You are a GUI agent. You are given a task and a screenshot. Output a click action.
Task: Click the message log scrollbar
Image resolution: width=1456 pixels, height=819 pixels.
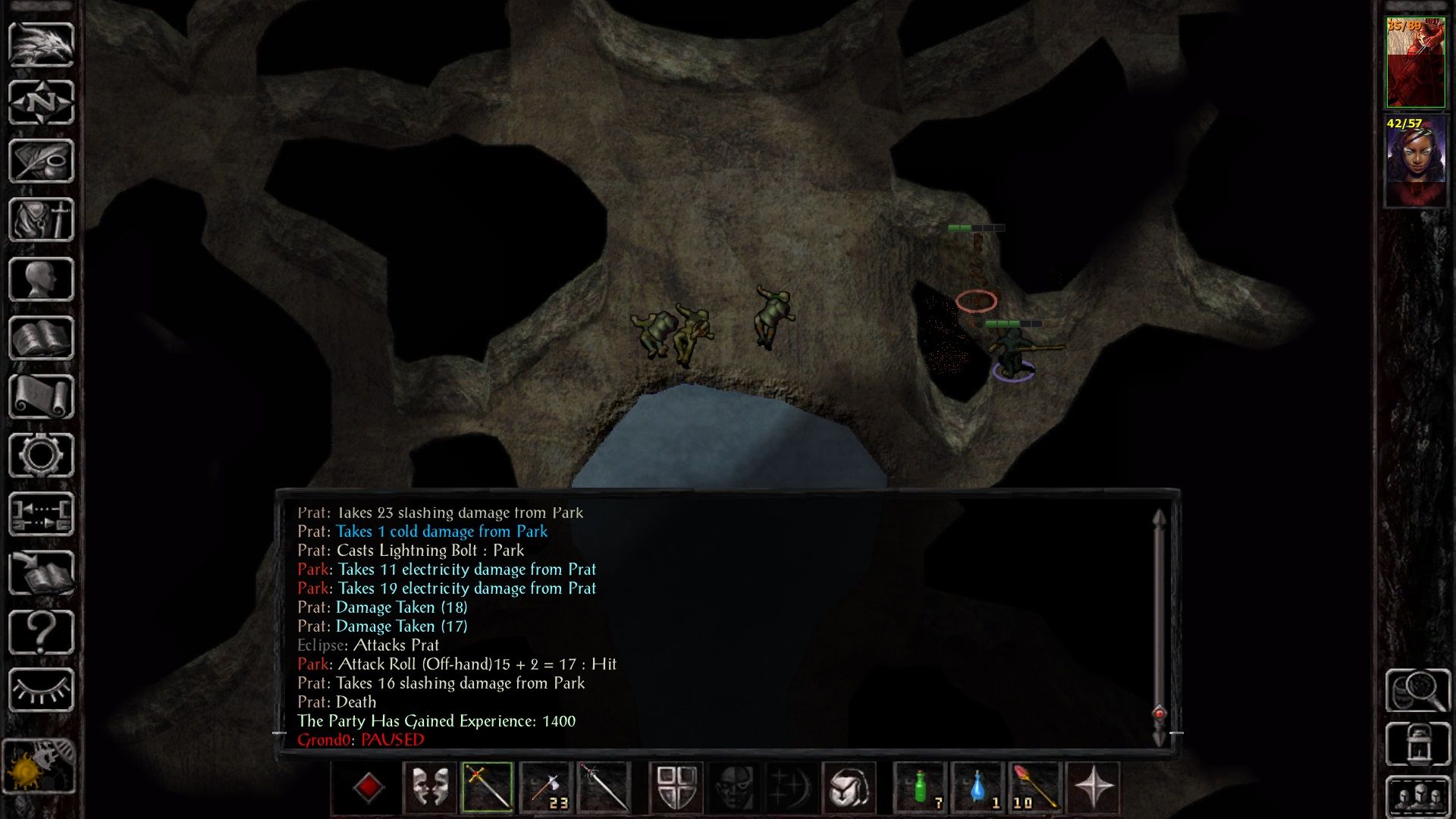[1159, 622]
